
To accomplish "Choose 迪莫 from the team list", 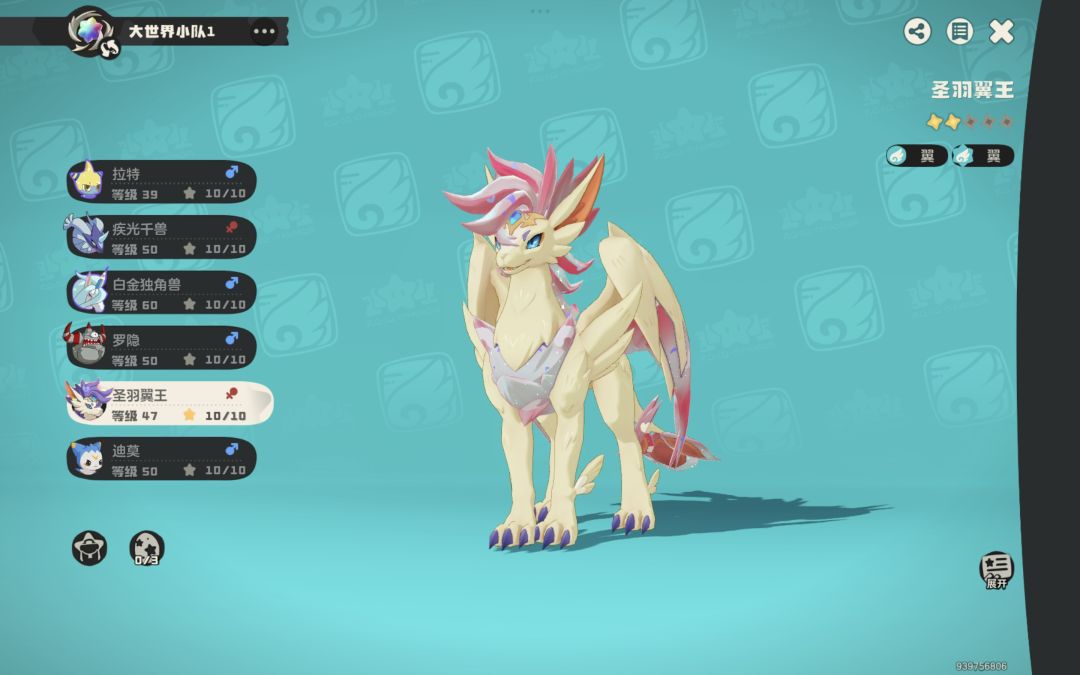I will tap(162, 458).
